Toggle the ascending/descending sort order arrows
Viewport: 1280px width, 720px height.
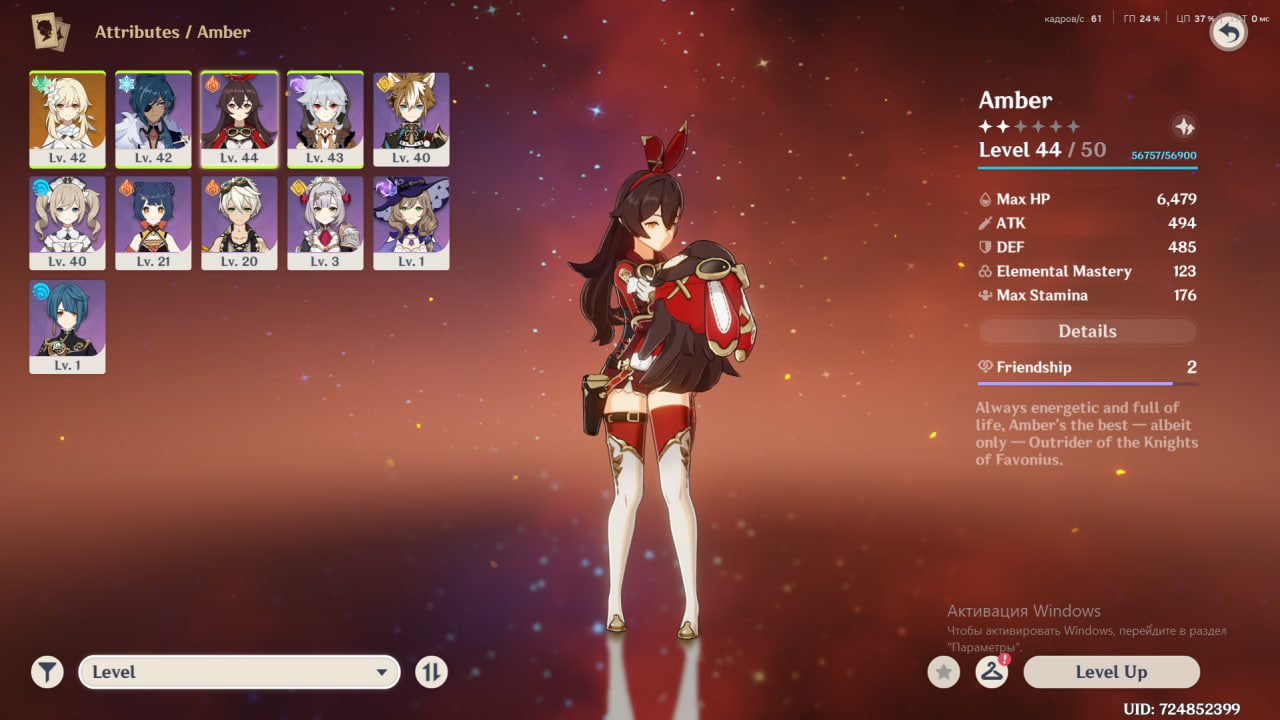[x=431, y=672]
